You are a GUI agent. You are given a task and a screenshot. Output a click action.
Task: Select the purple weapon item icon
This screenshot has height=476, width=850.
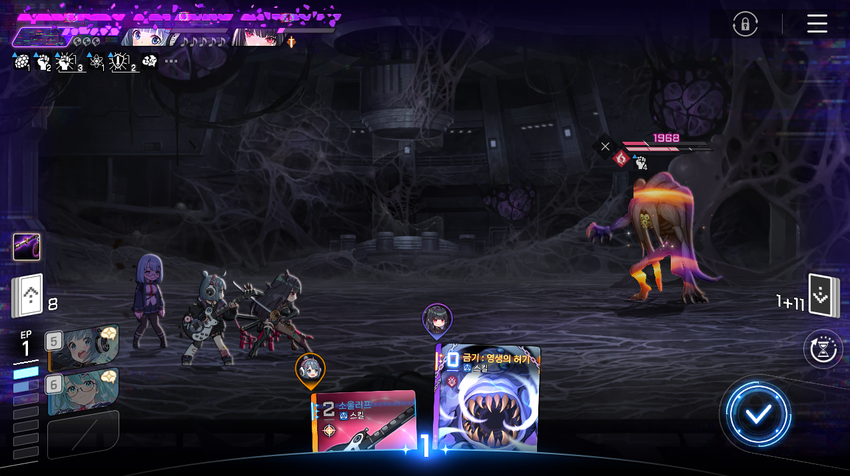point(27,246)
